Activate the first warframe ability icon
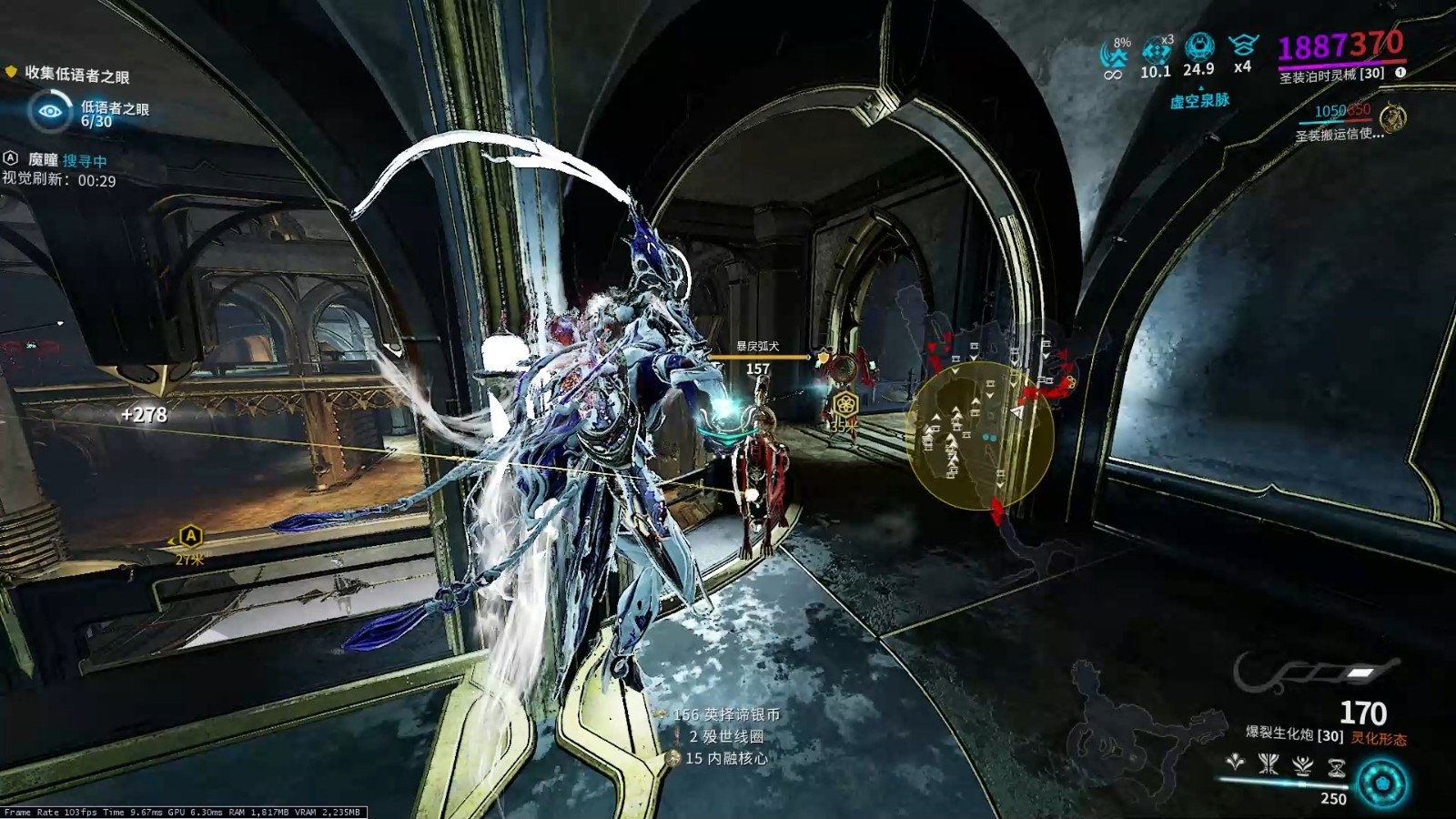The image size is (1456, 819). pos(1235,763)
